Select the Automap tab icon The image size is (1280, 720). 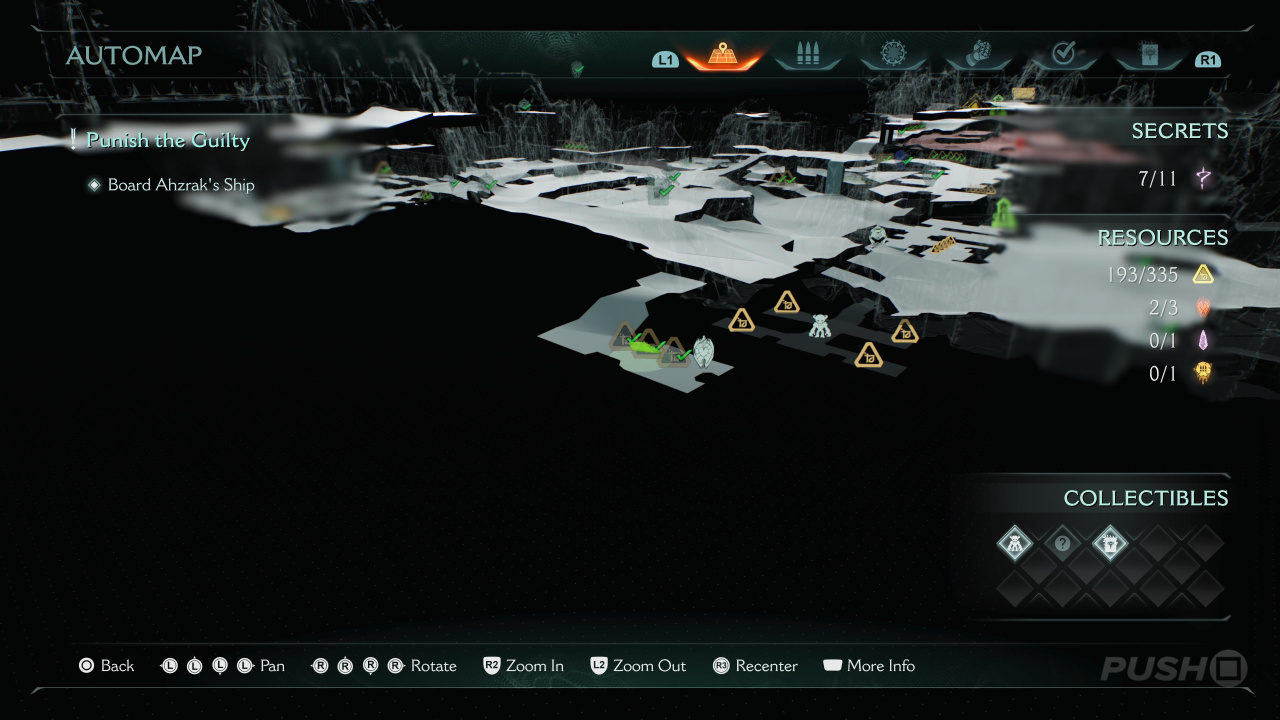click(x=722, y=56)
